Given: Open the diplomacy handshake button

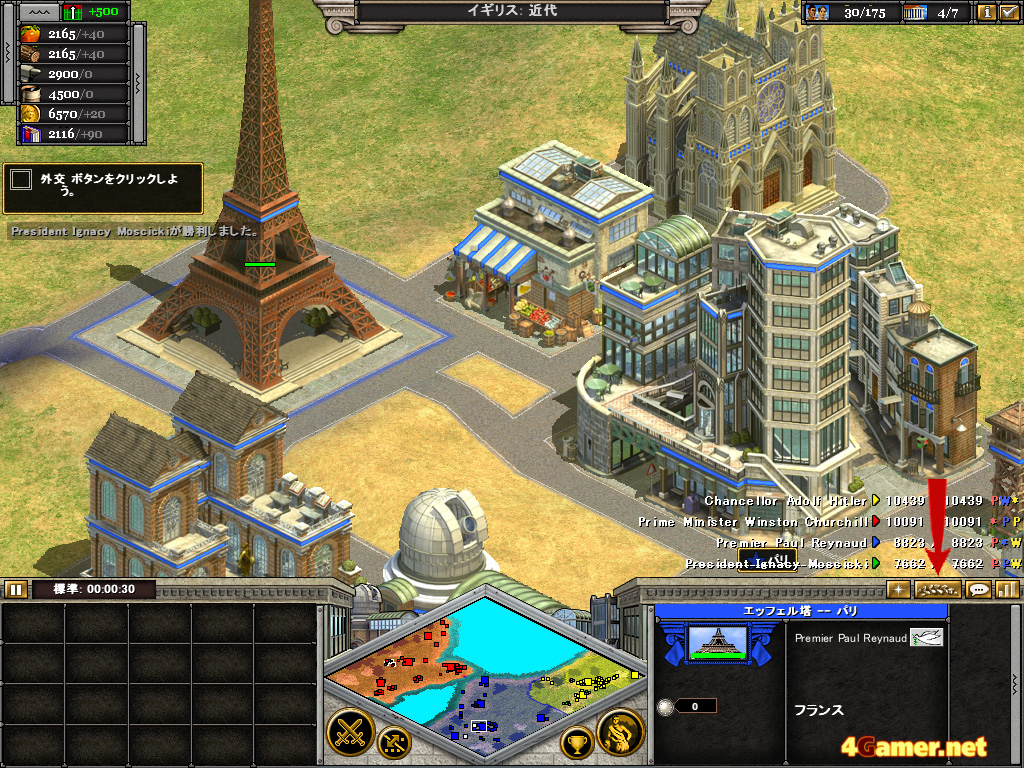Looking at the screenshot, I should (937, 589).
